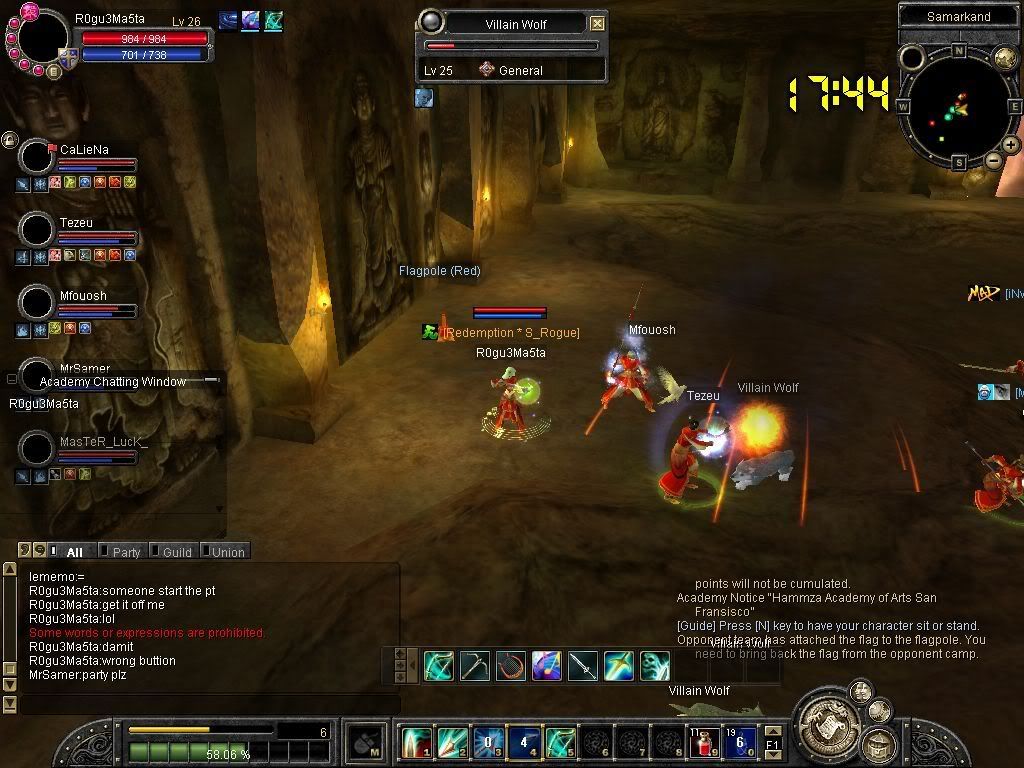Open the large round scroll menu button
Viewport: 1024px width, 768px height.
(x=825, y=719)
